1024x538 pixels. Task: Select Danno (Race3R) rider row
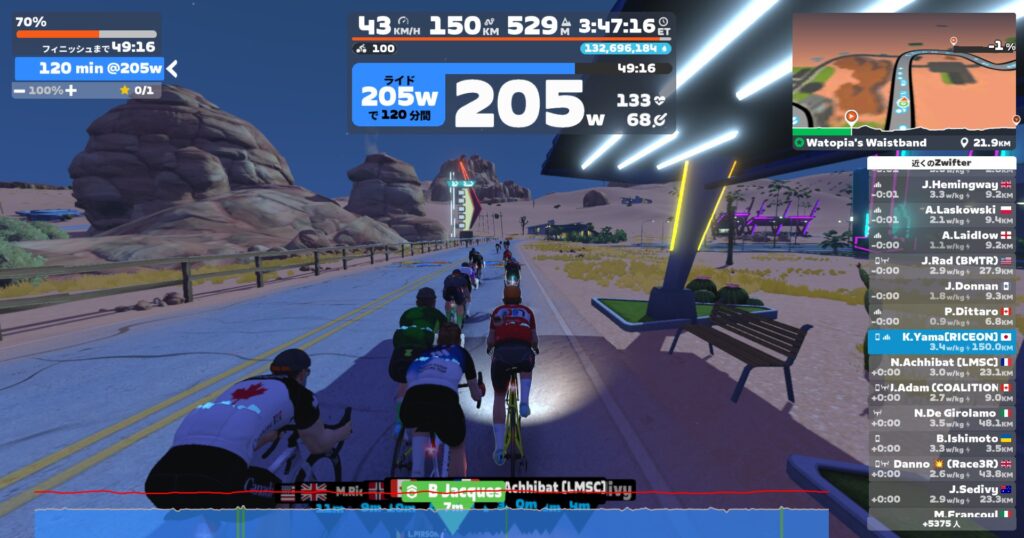point(941,468)
